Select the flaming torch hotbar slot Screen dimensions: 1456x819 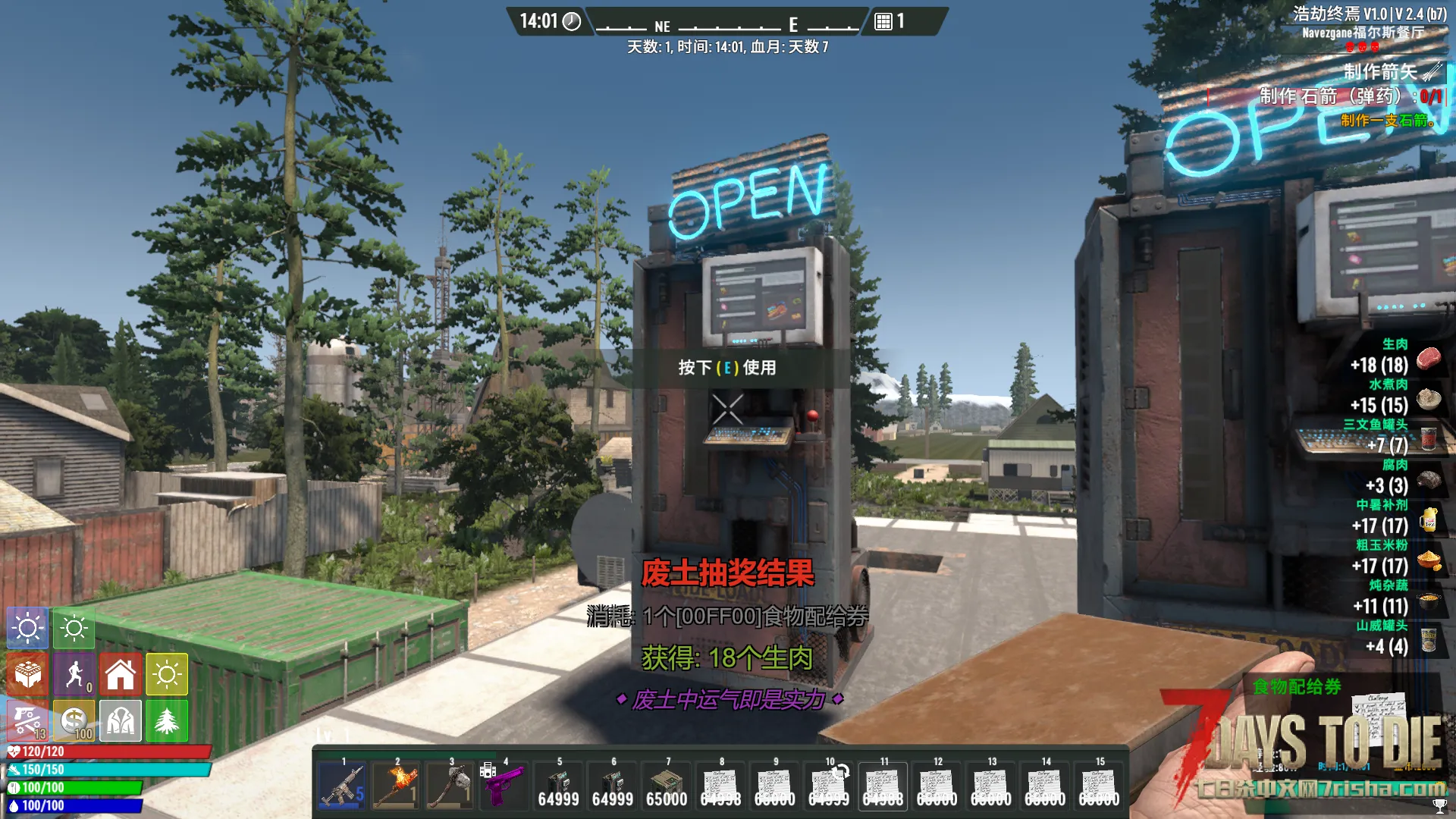click(397, 786)
